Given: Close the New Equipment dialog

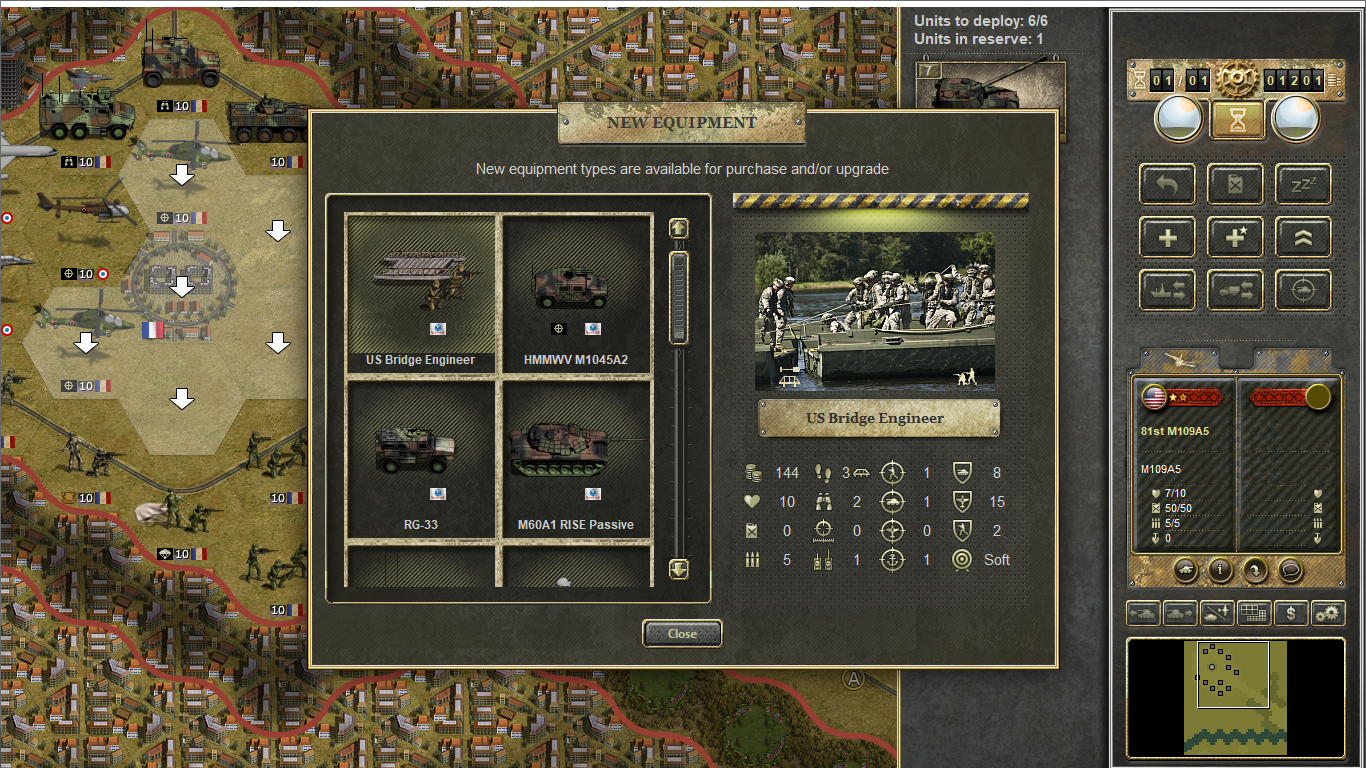Looking at the screenshot, I should point(682,633).
